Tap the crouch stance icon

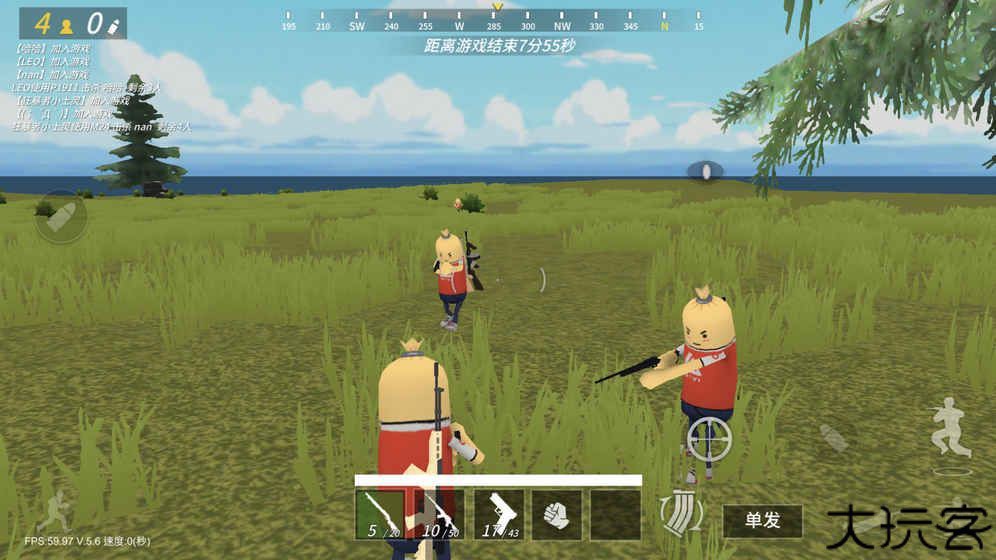(x=949, y=427)
